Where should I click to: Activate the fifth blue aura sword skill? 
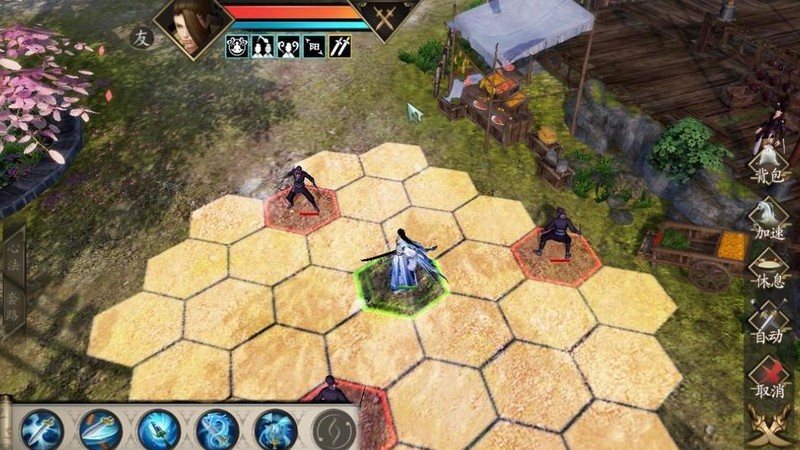coord(275,429)
